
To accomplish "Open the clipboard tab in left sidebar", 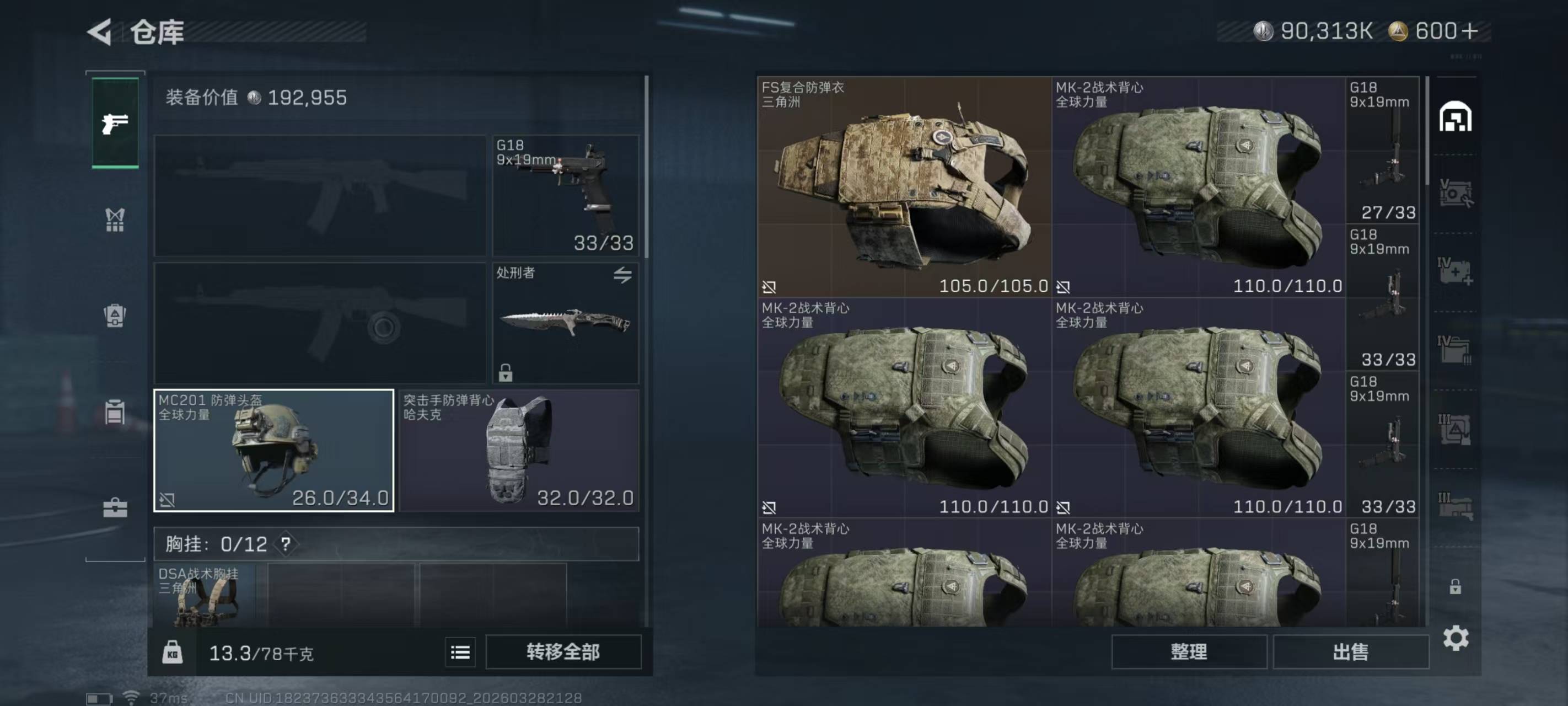I will (115, 413).
